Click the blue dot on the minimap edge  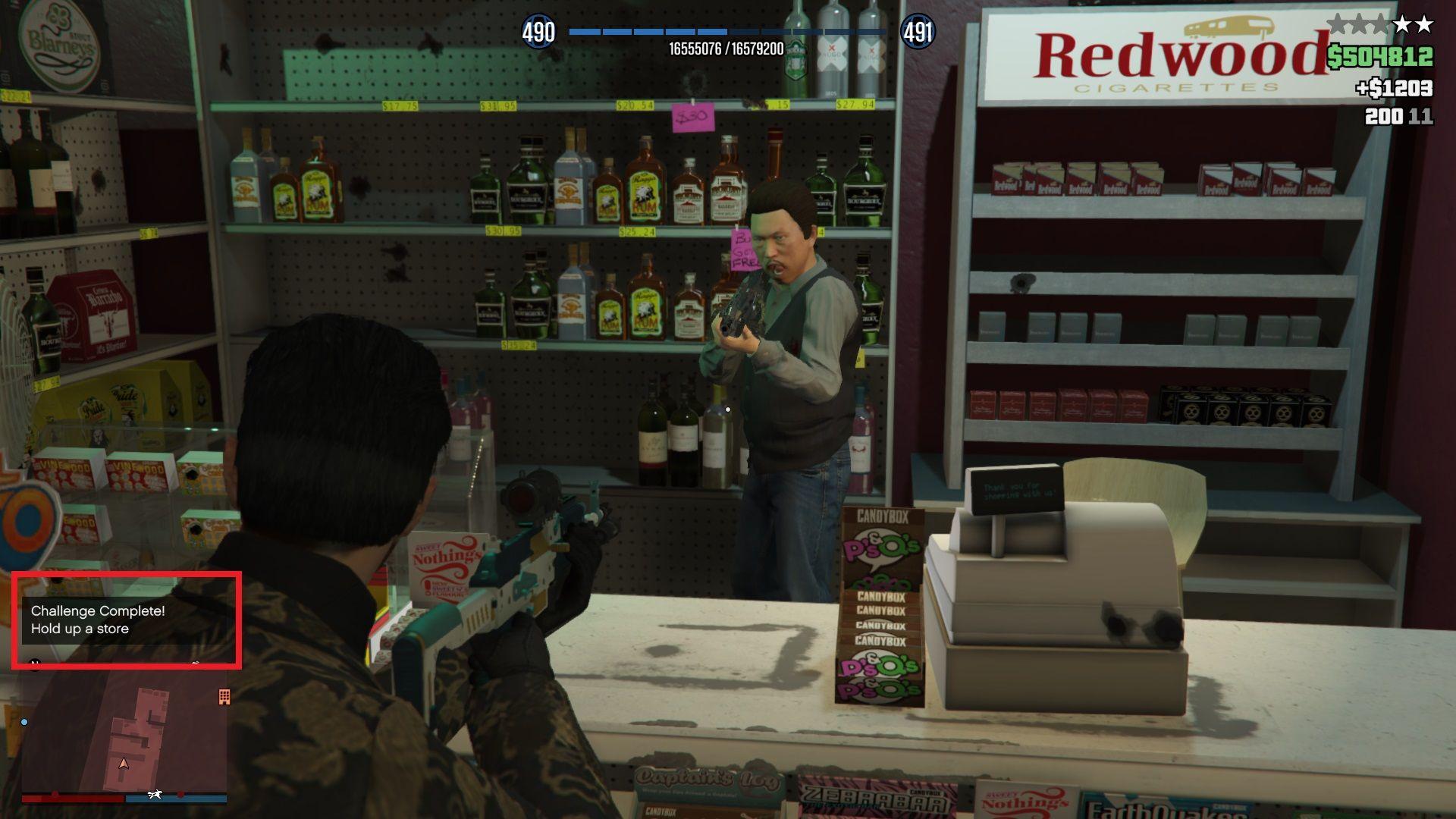(x=24, y=723)
